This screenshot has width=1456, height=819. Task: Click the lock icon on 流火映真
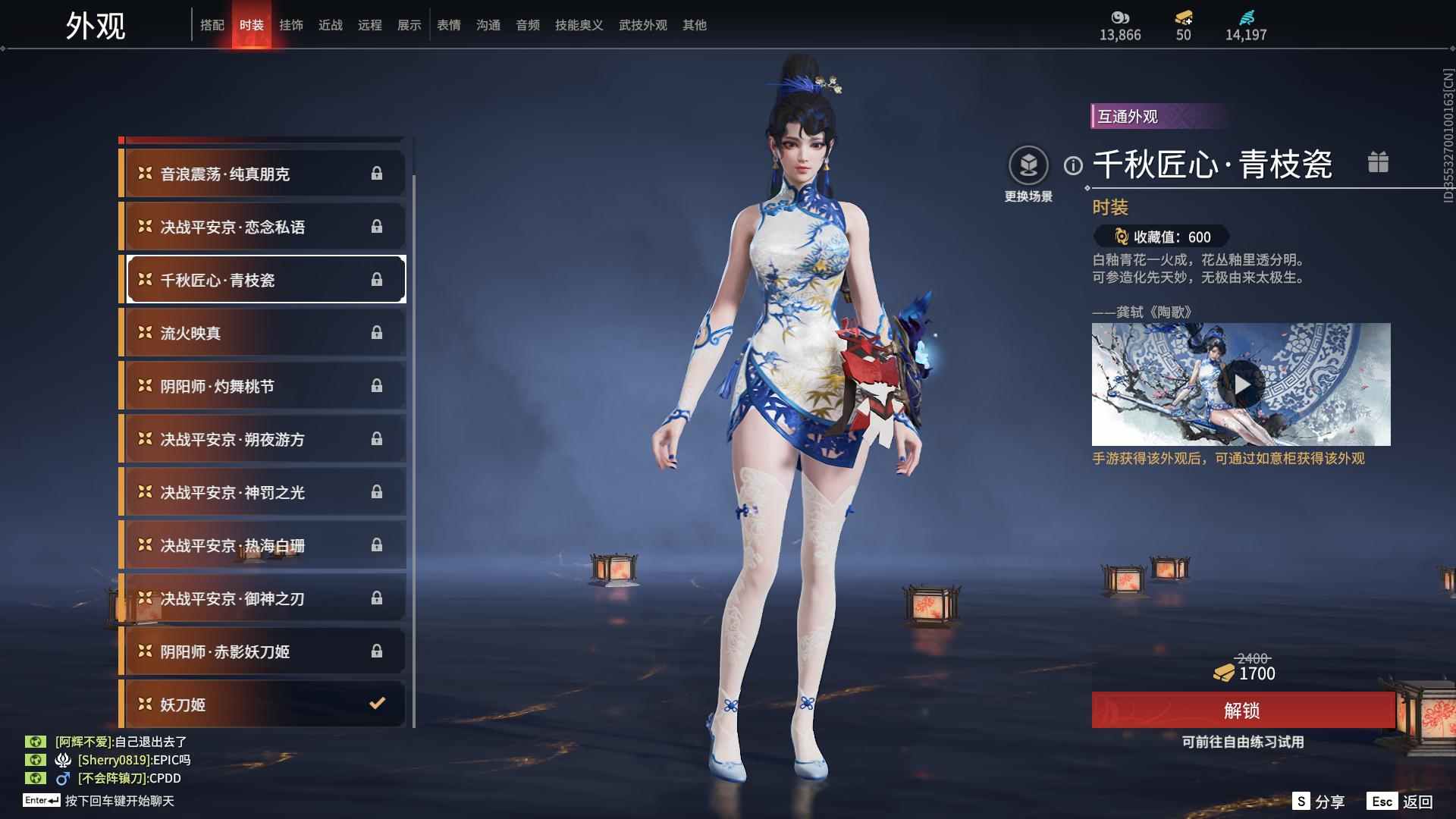(x=377, y=332)
